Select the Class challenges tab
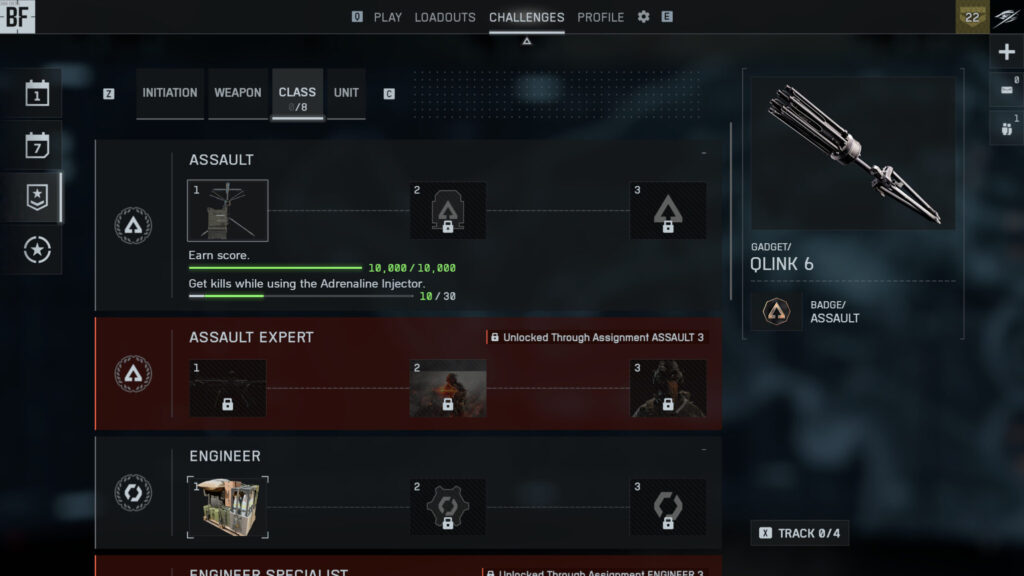The width and height of the screenshot is (1024, 576). tap(297, 94)
